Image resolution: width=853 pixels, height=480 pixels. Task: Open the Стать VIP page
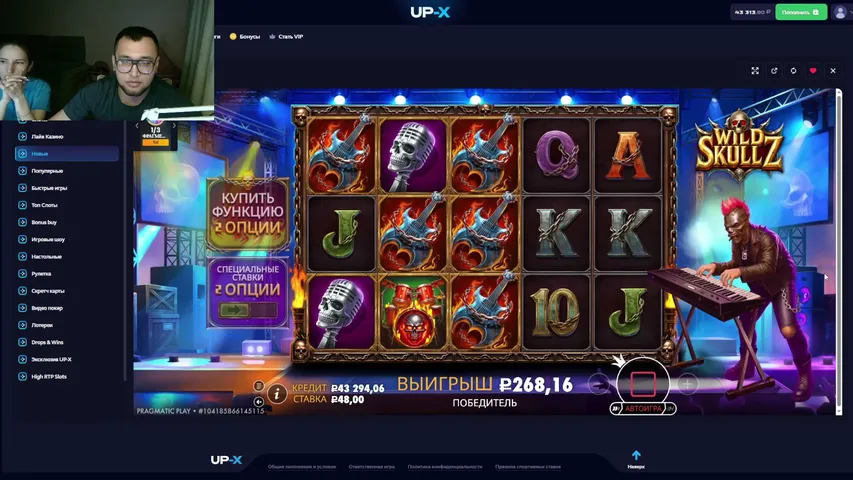287,36
